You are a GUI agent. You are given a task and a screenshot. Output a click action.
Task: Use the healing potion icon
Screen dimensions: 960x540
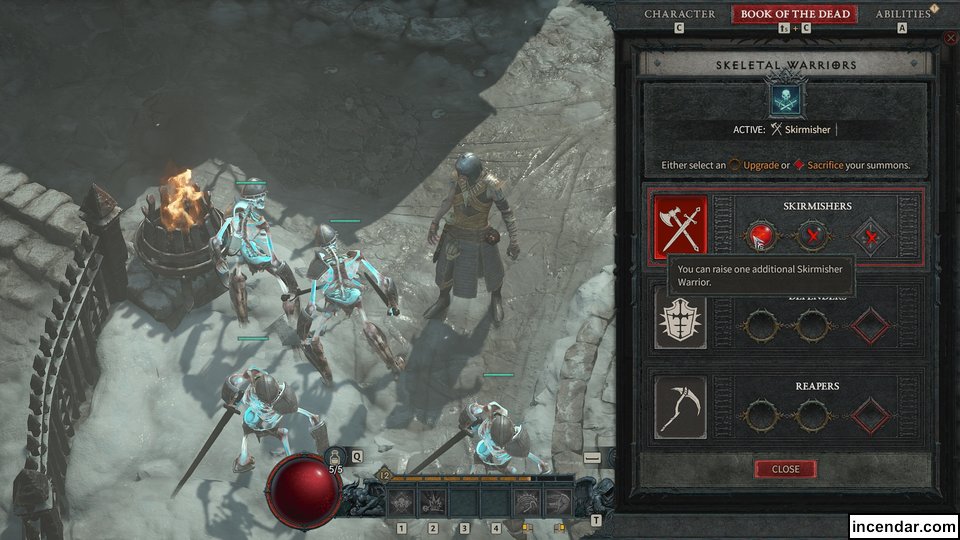tap(335, 454)
